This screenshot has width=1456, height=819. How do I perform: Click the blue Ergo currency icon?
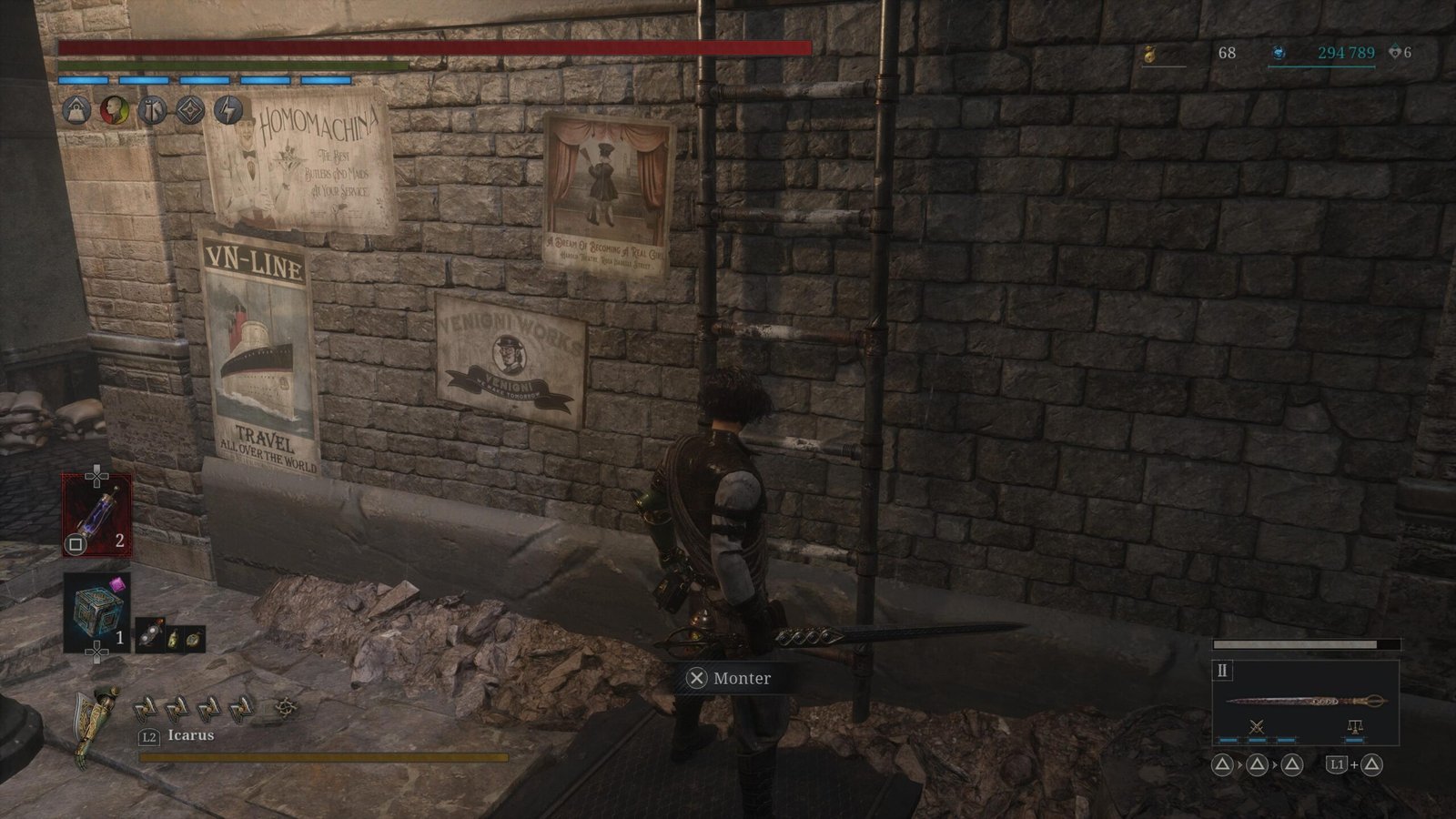pyautogui.click(x=1279, y=54)
